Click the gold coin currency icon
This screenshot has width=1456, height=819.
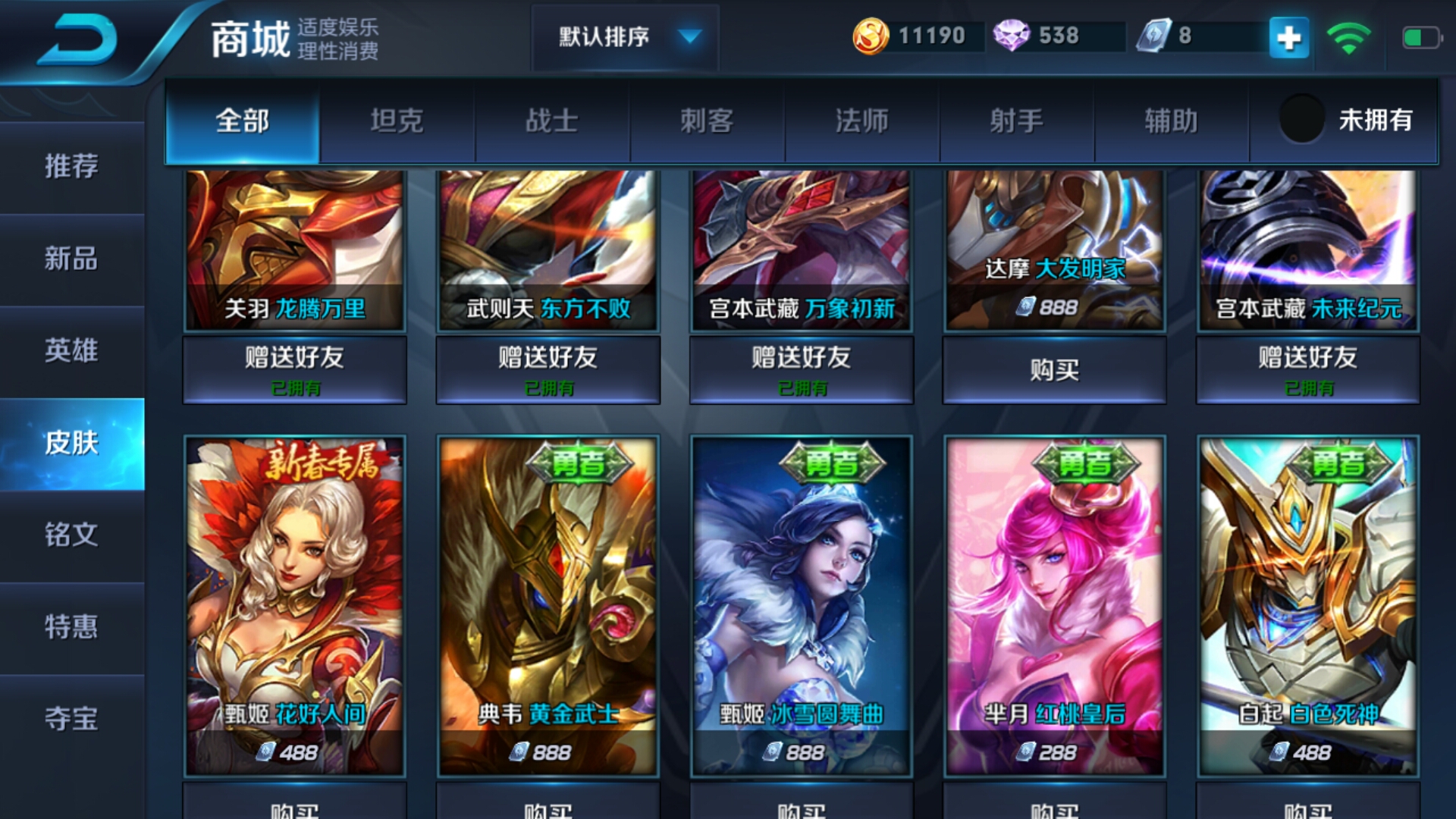[871, 34]
